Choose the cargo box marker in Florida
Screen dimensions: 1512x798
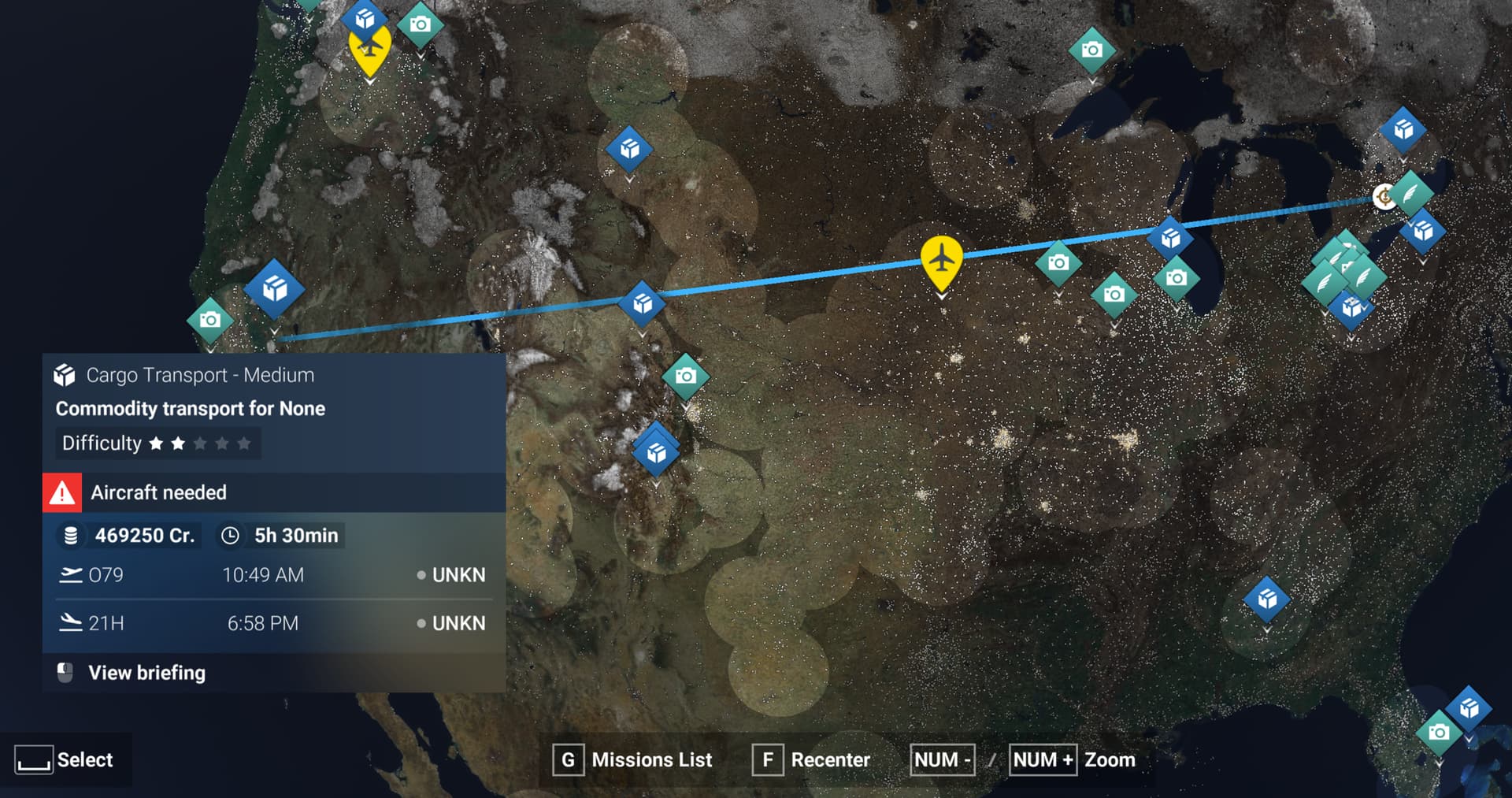coord(1469,709)
